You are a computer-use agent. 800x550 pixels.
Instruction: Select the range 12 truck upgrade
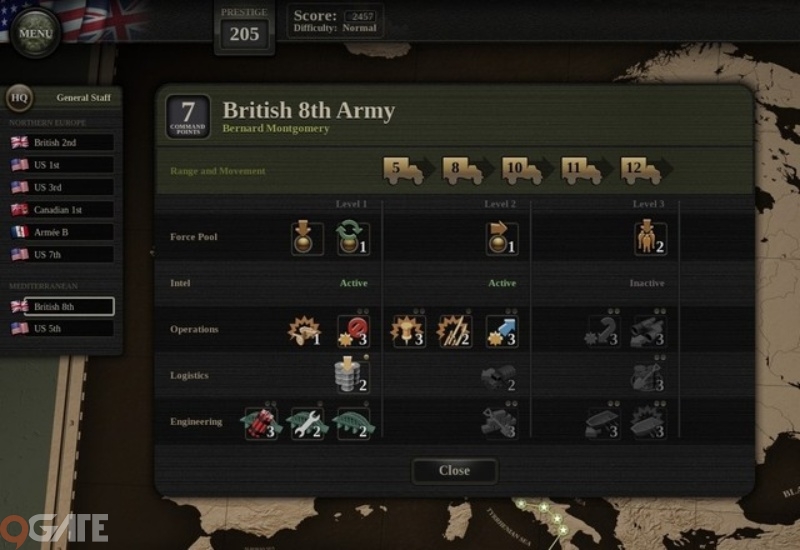[x=640, y=171]
